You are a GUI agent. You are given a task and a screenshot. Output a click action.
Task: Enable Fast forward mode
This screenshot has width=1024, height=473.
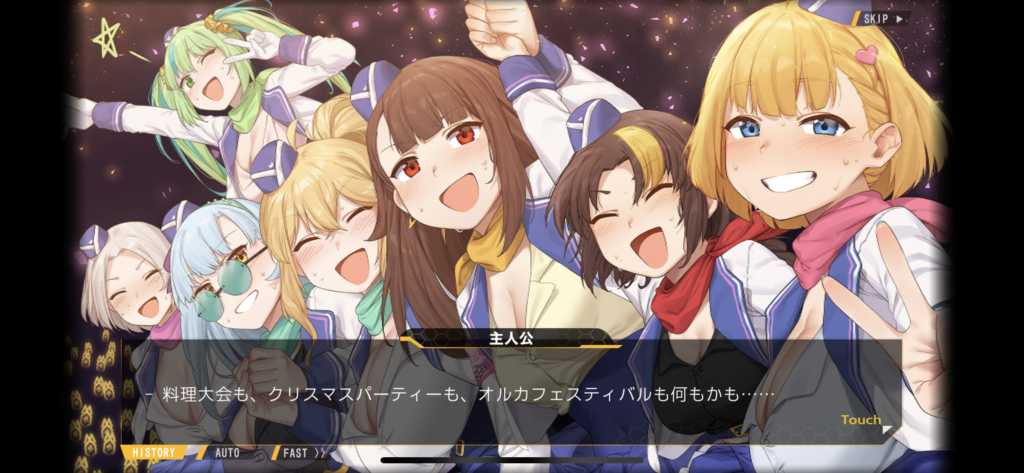tap(302, 453)
